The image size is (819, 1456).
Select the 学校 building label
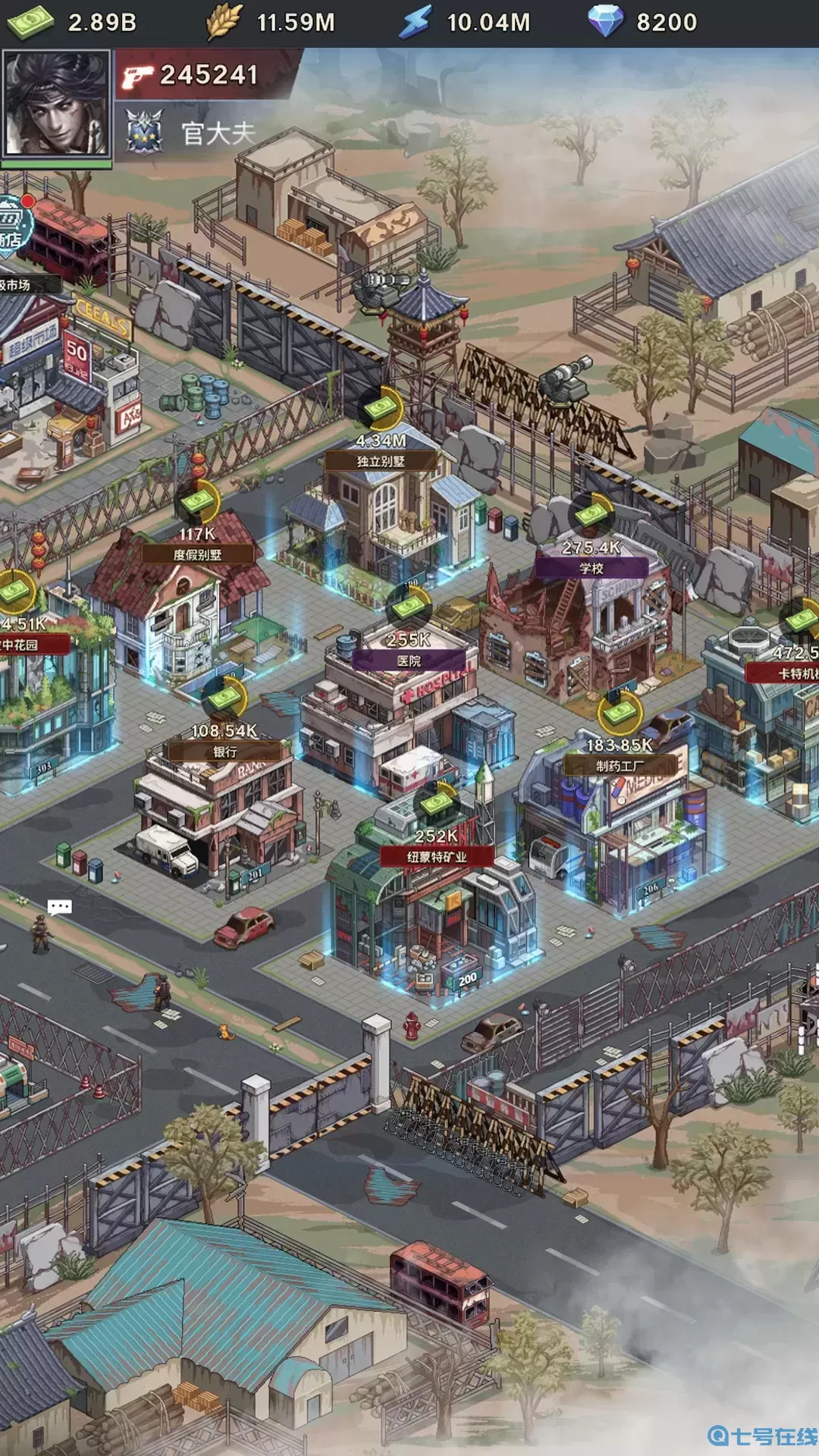click(x=591, y=568)
